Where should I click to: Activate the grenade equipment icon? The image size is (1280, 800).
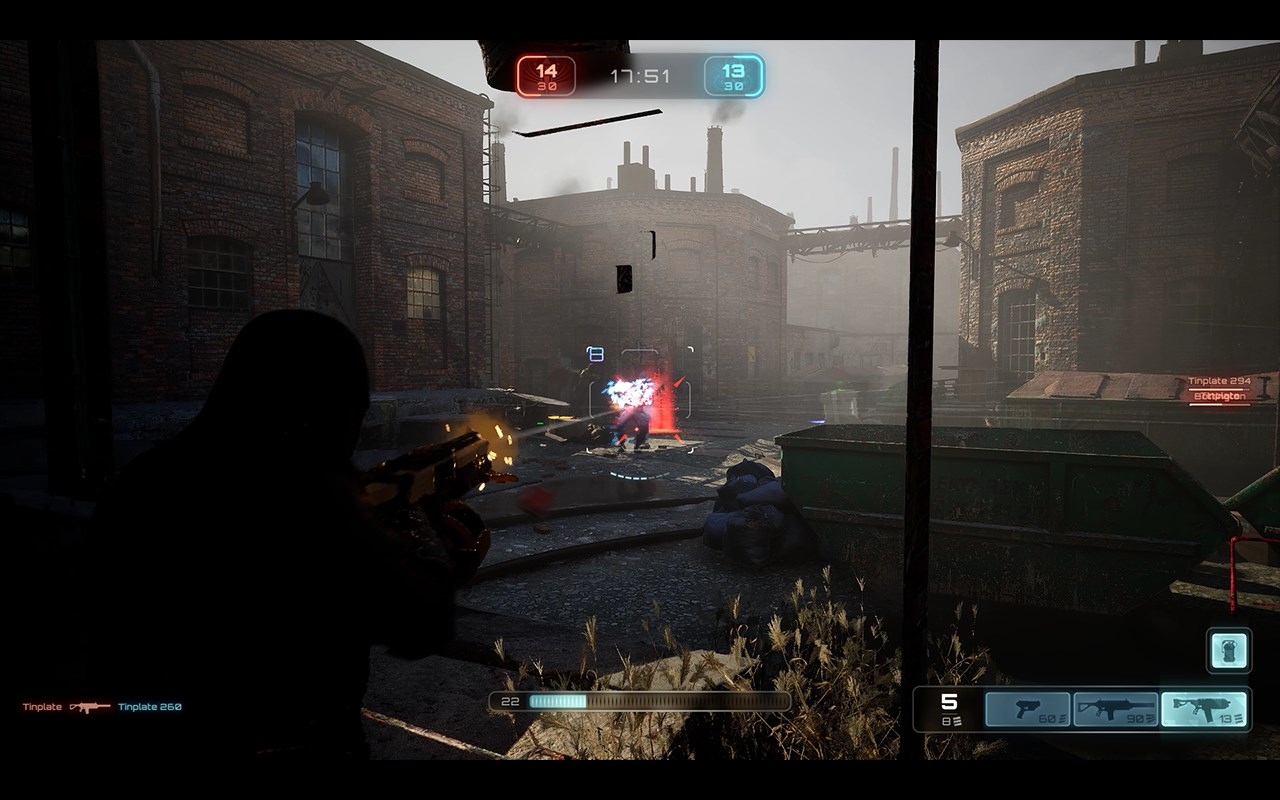(x=1228, y=651)
